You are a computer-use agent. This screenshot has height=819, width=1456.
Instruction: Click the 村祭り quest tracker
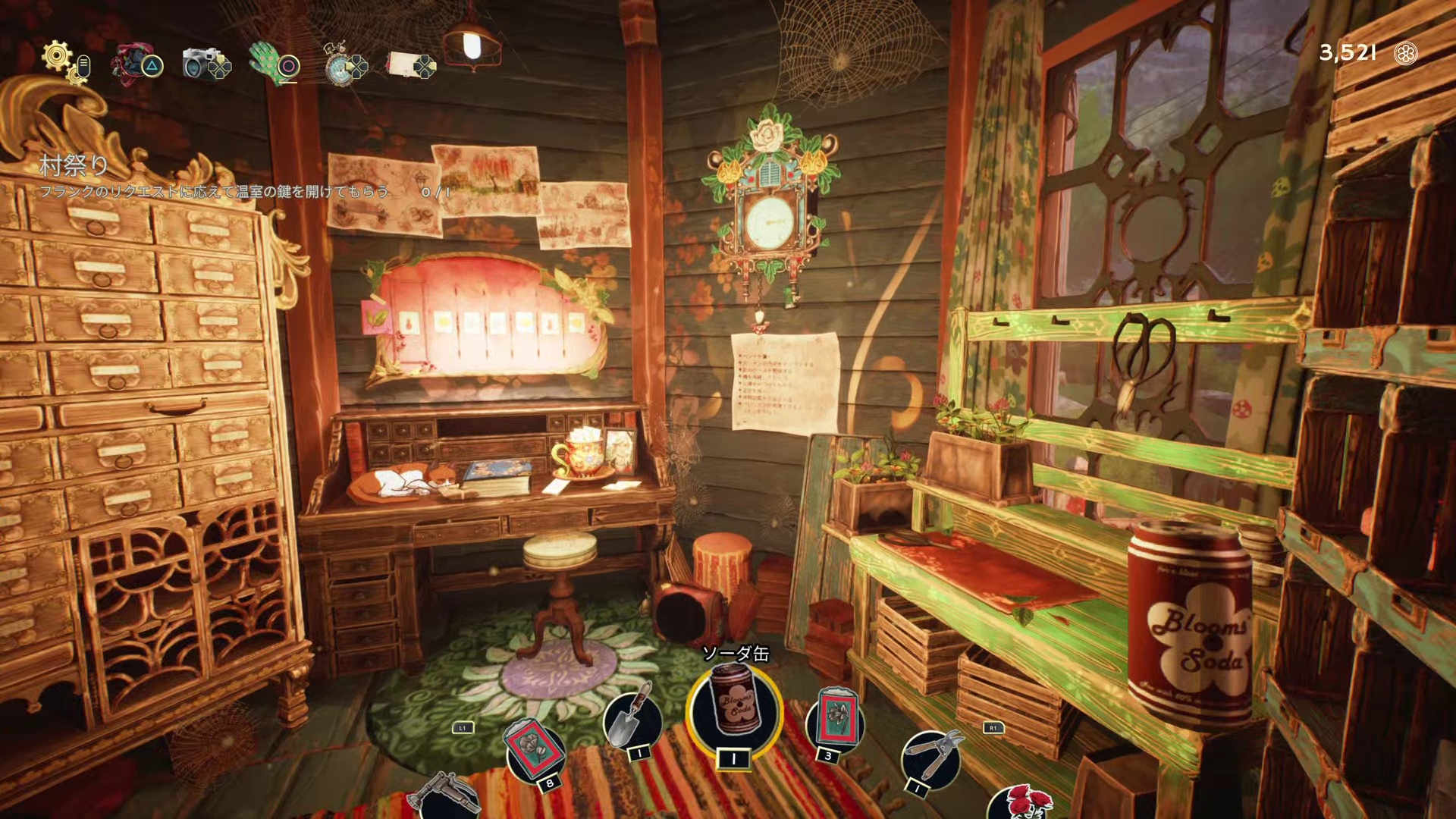click(74, 165)
